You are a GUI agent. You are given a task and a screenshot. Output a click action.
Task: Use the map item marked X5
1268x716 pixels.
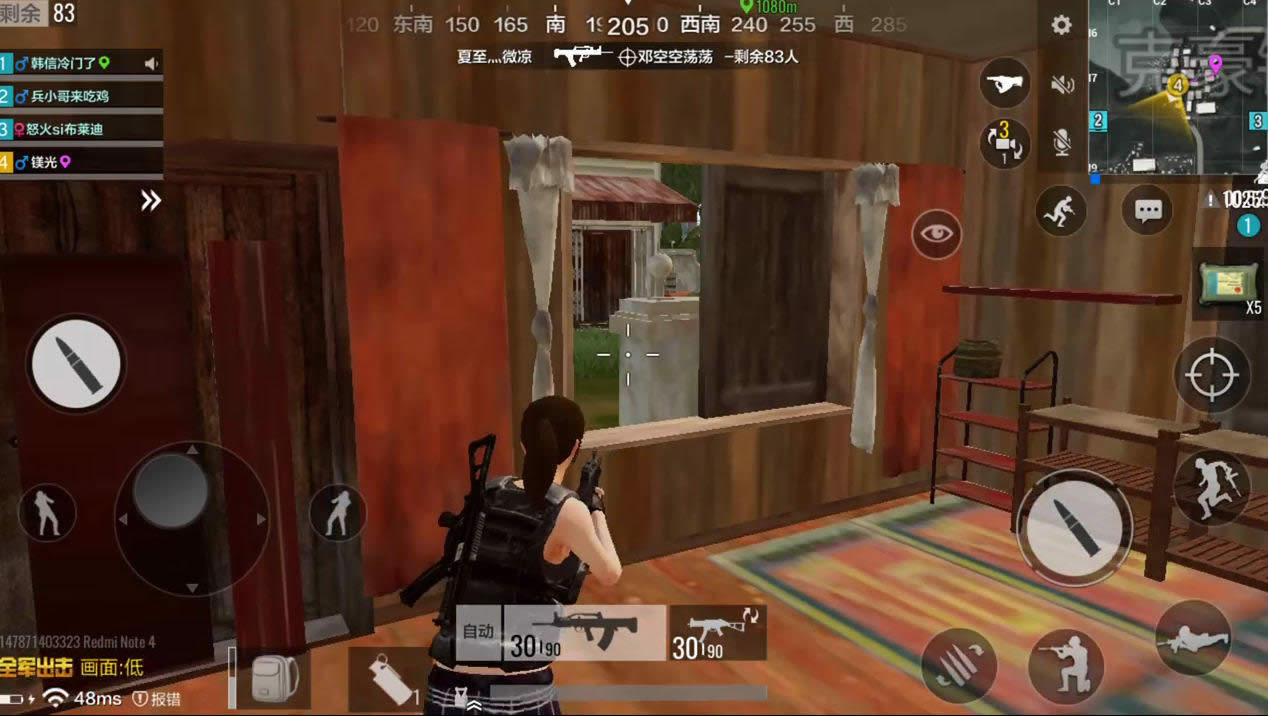coord(1228,285)
